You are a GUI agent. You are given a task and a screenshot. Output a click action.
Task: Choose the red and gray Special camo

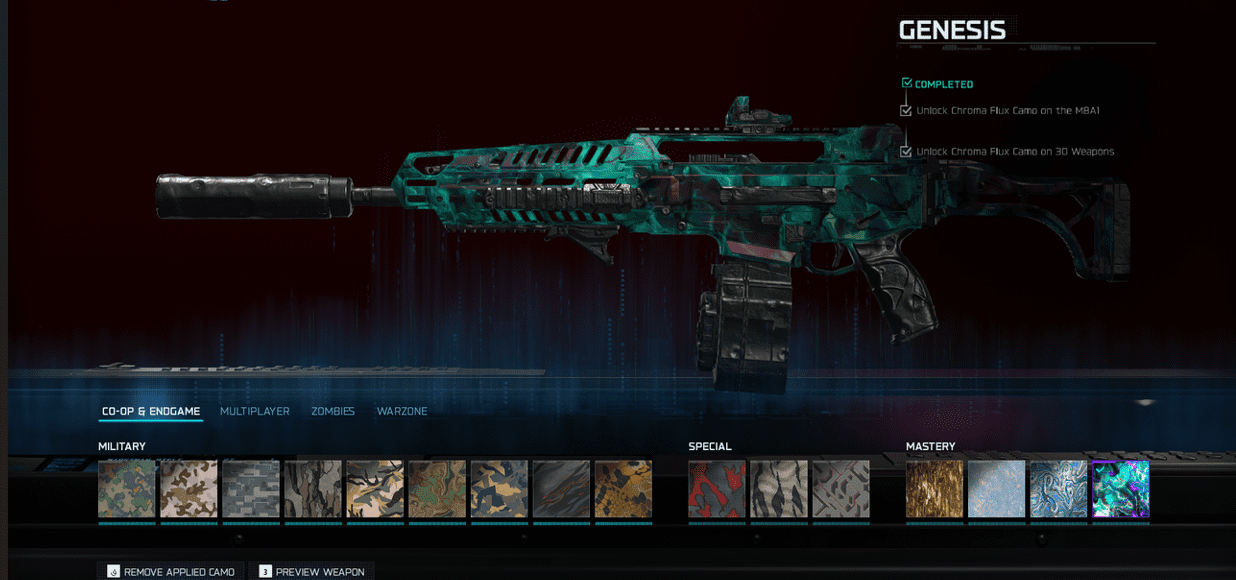coord(716,489)
